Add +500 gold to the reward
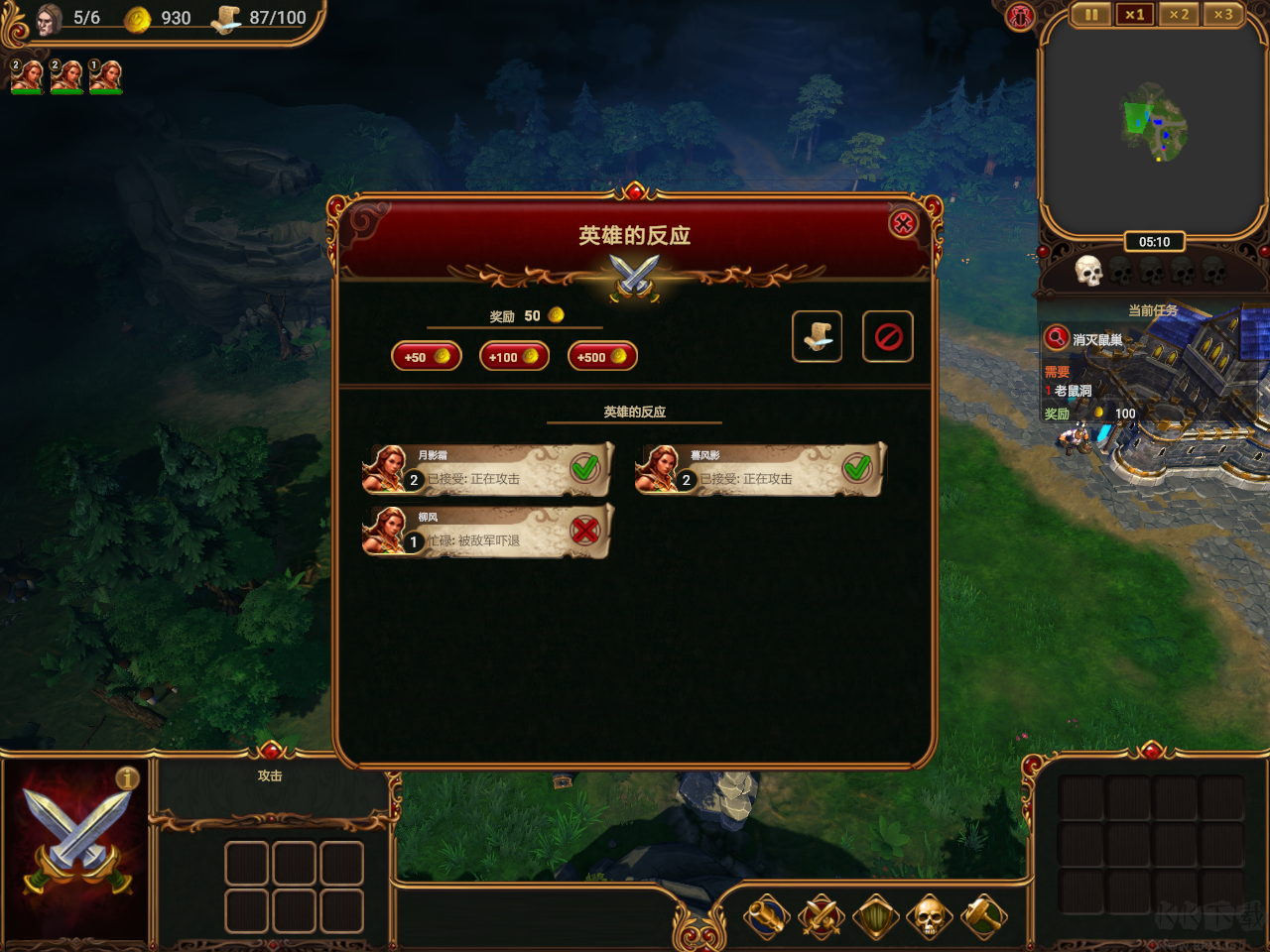Screen dimensions: 1270x952 pyautogui.click(x=602, y=357)
